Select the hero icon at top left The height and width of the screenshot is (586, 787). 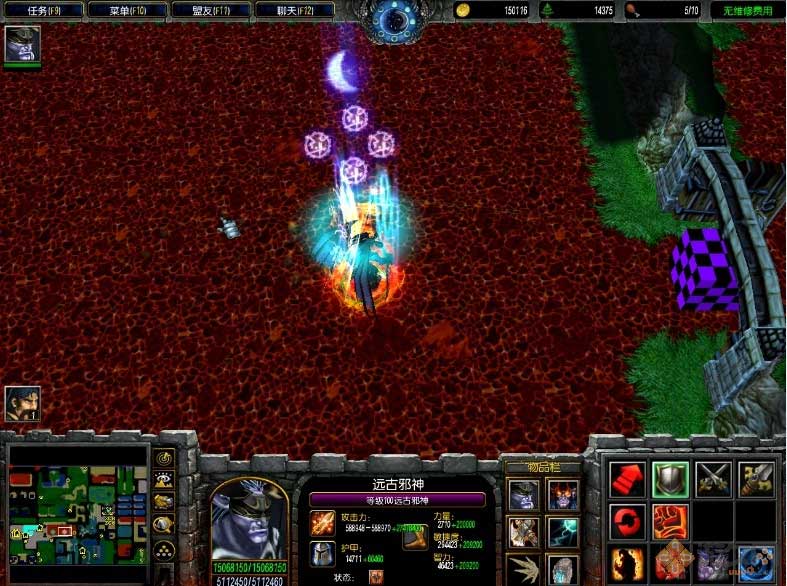coord(21,44)
